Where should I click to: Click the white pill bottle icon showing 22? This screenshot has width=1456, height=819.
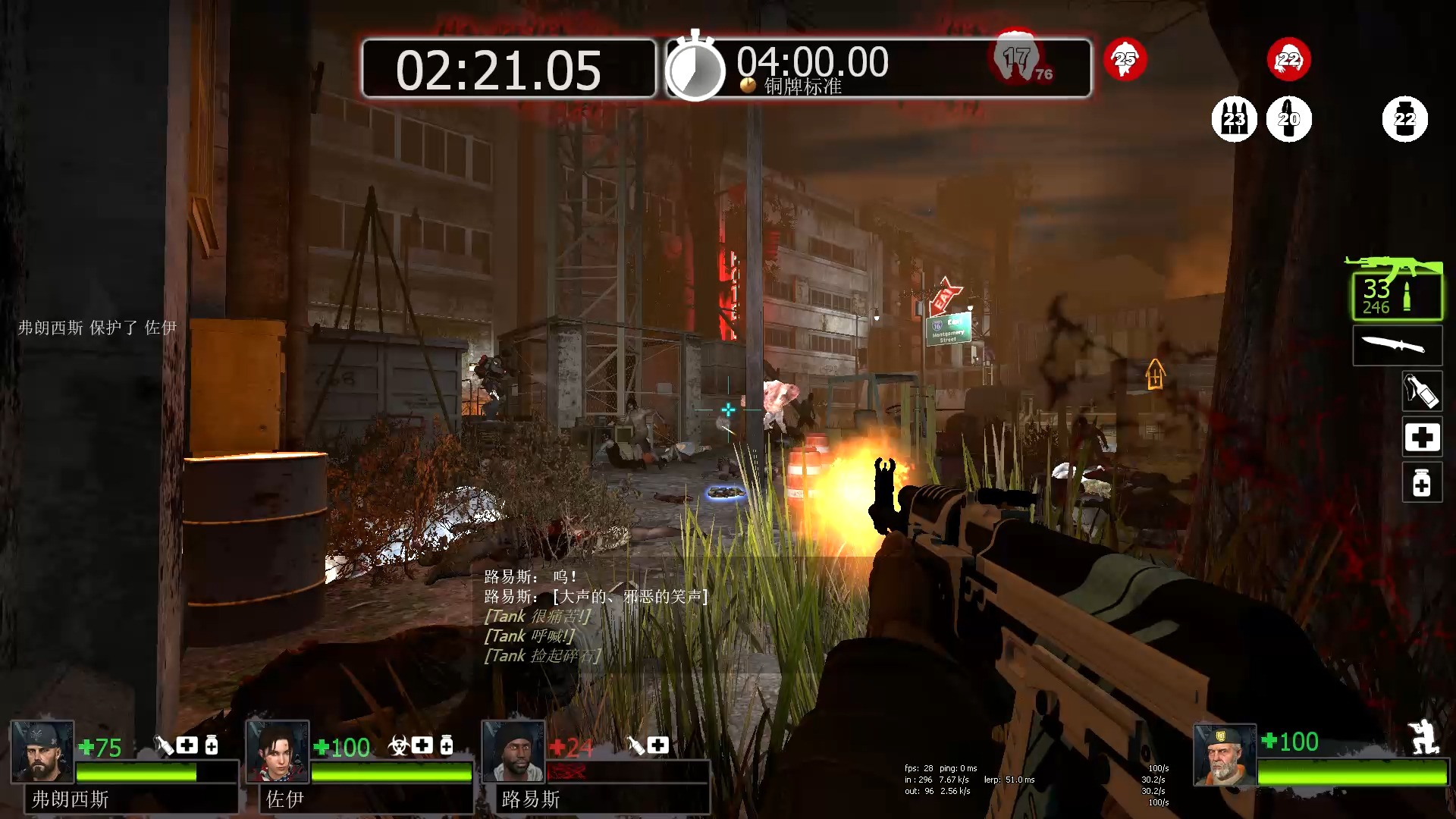1404,119
